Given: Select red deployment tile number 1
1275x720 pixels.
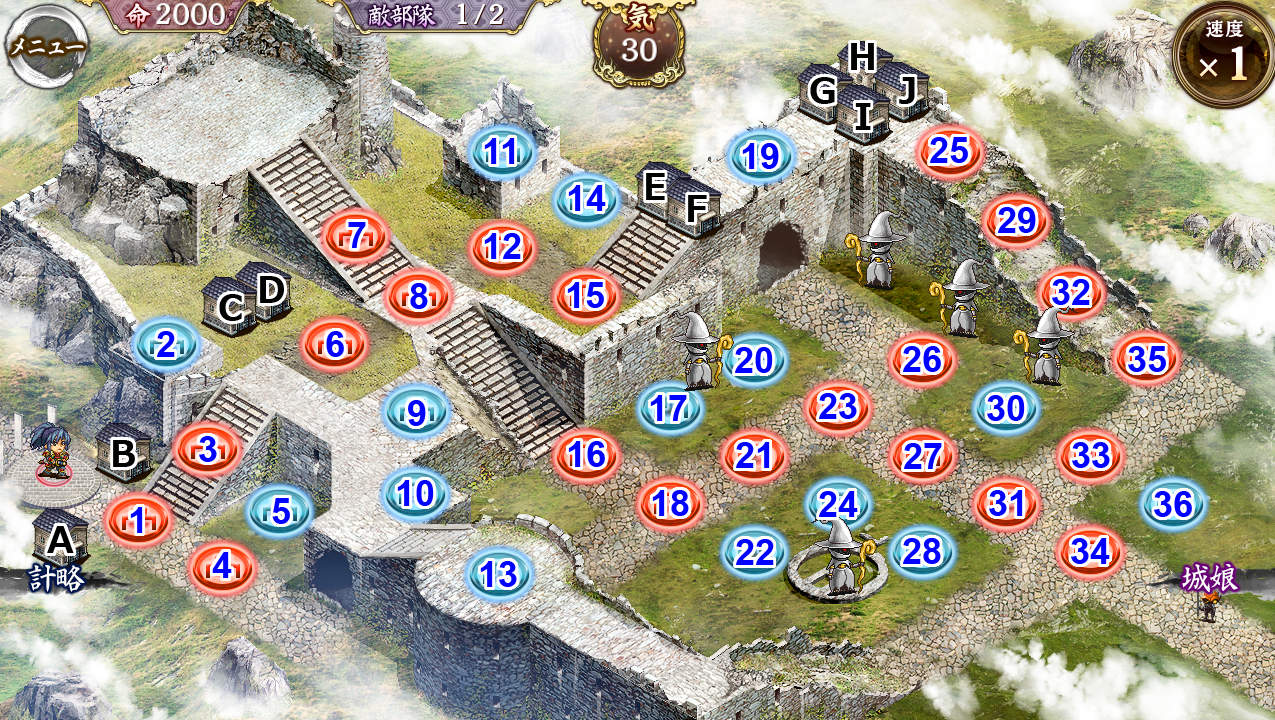Looking at the screenshot, I should (x=138, y=519).
